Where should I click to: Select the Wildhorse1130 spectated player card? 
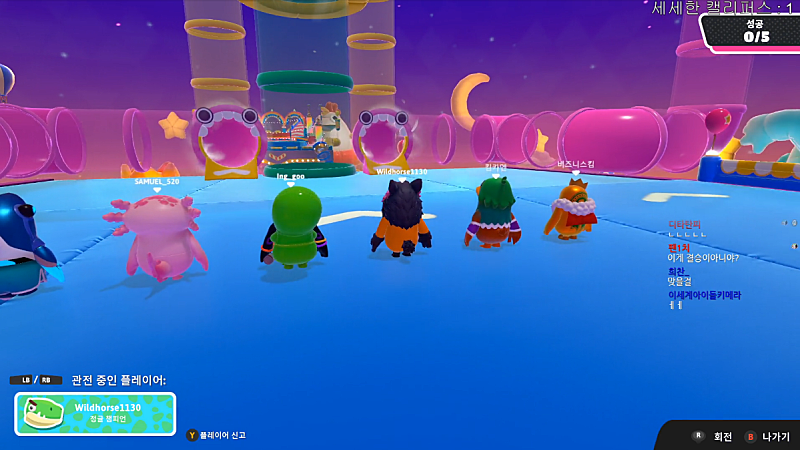pyautogui.click(x=95, y=413)
